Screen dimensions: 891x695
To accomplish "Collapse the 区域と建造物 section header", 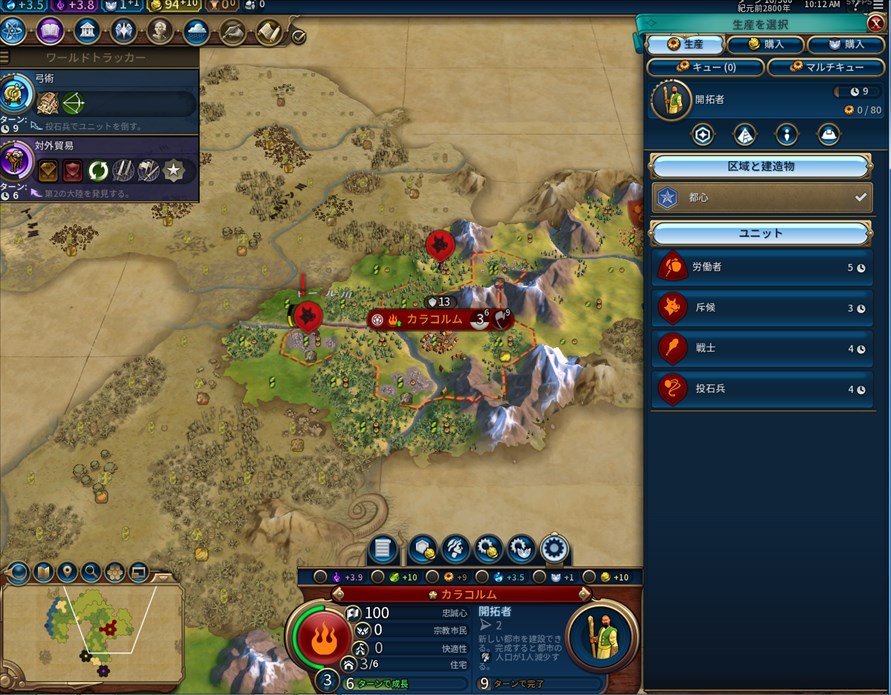I will tap(762, 166).
